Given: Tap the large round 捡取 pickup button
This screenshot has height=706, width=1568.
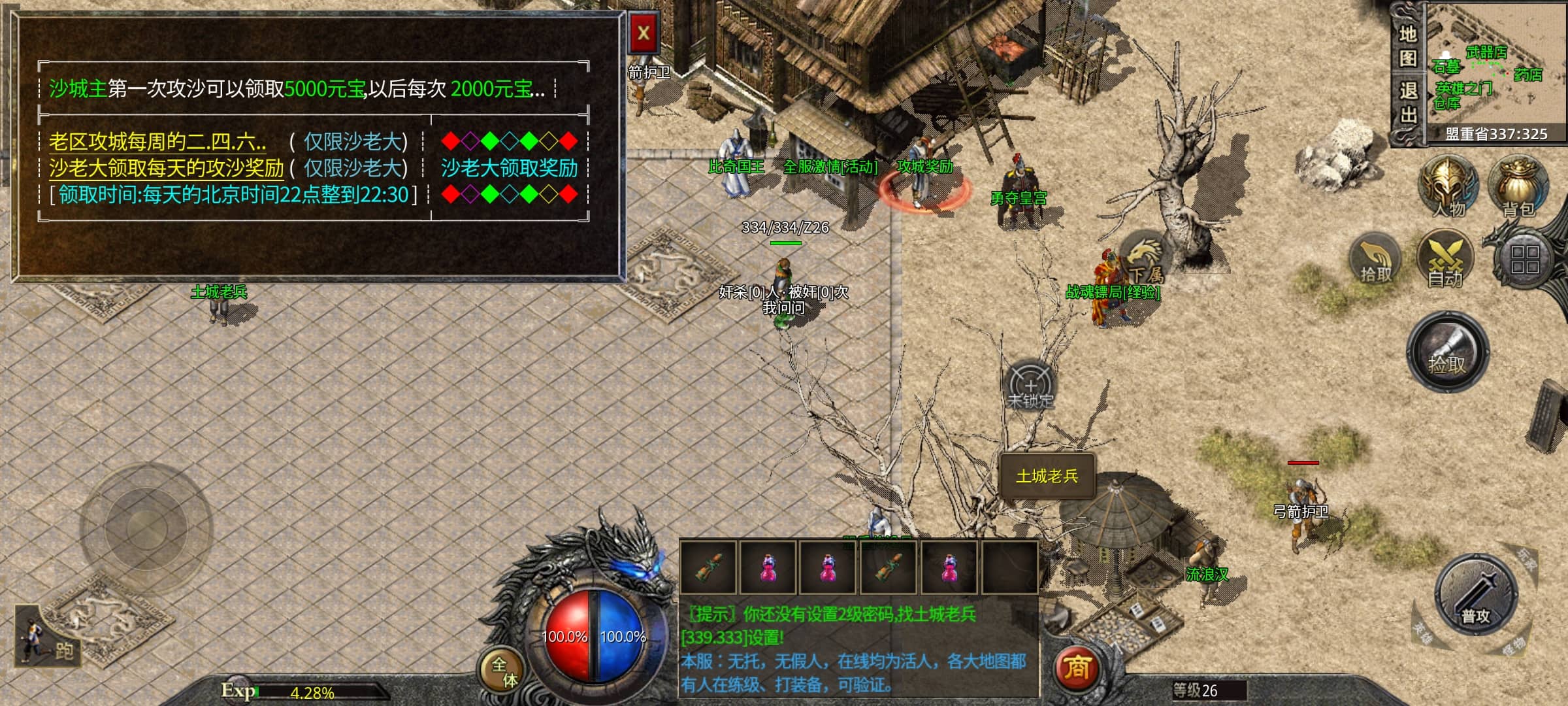Looking at the screenshot, I should click(x=1448, y=353).
